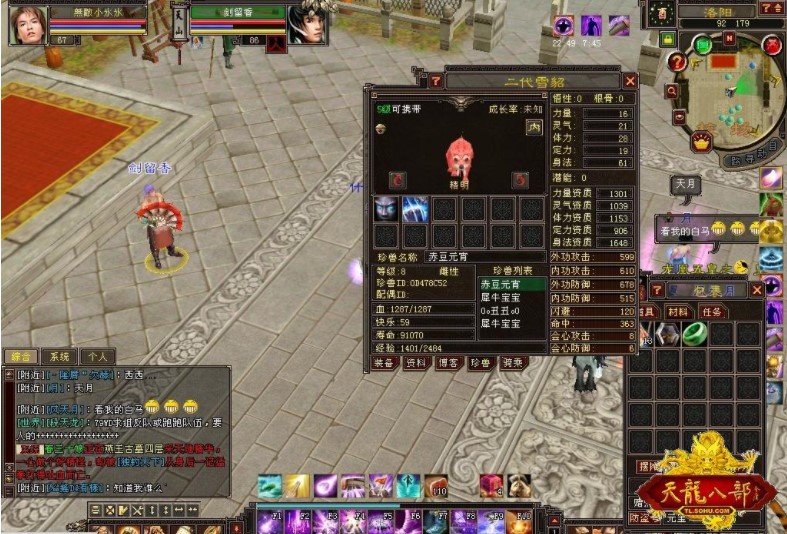Image resolution: width=787 pixels, height=534 pixels.
Task: Switch to the 博客 blog tab
Action: 448,363
